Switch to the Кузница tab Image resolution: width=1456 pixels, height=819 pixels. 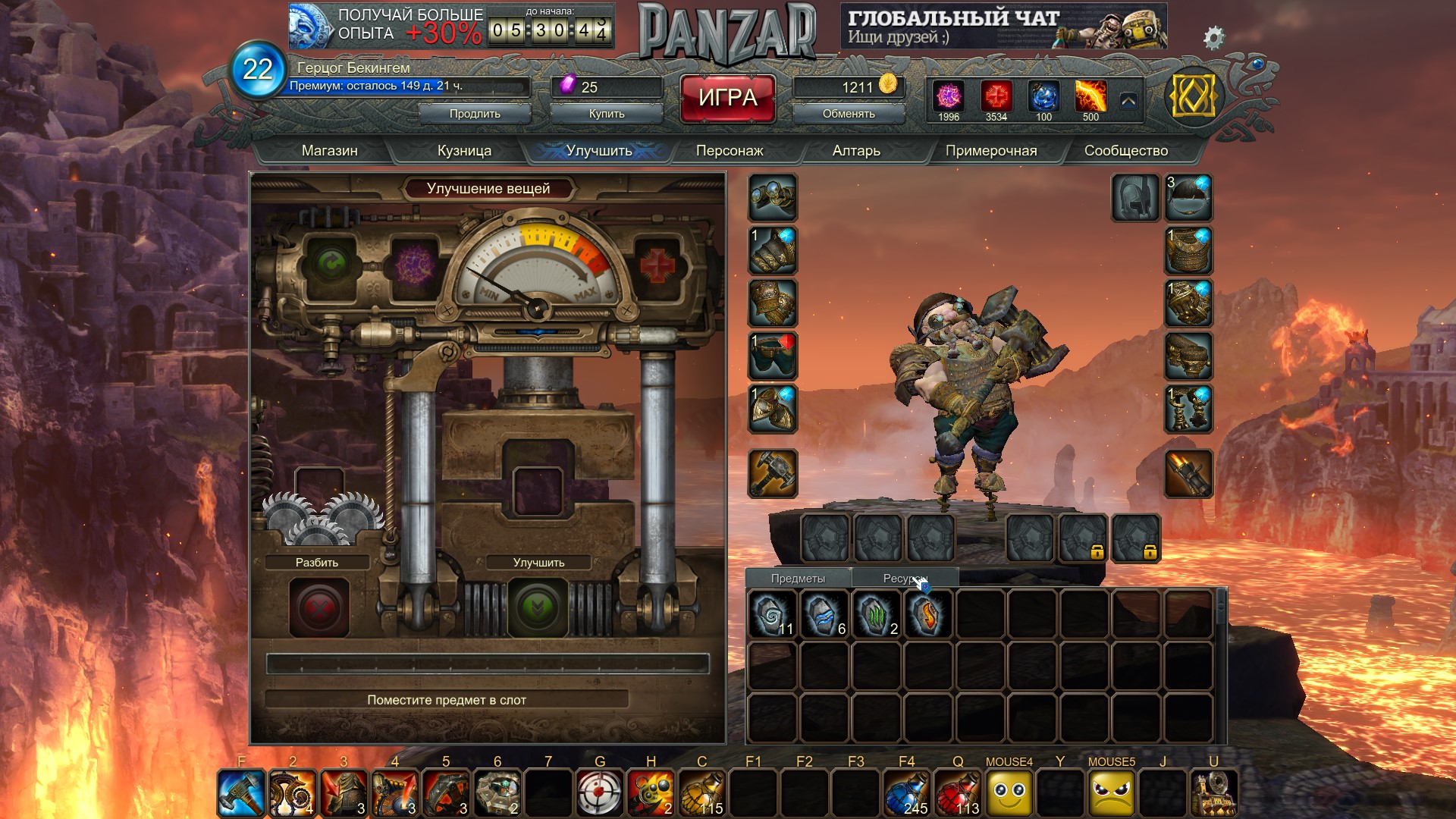coord(464,151)
